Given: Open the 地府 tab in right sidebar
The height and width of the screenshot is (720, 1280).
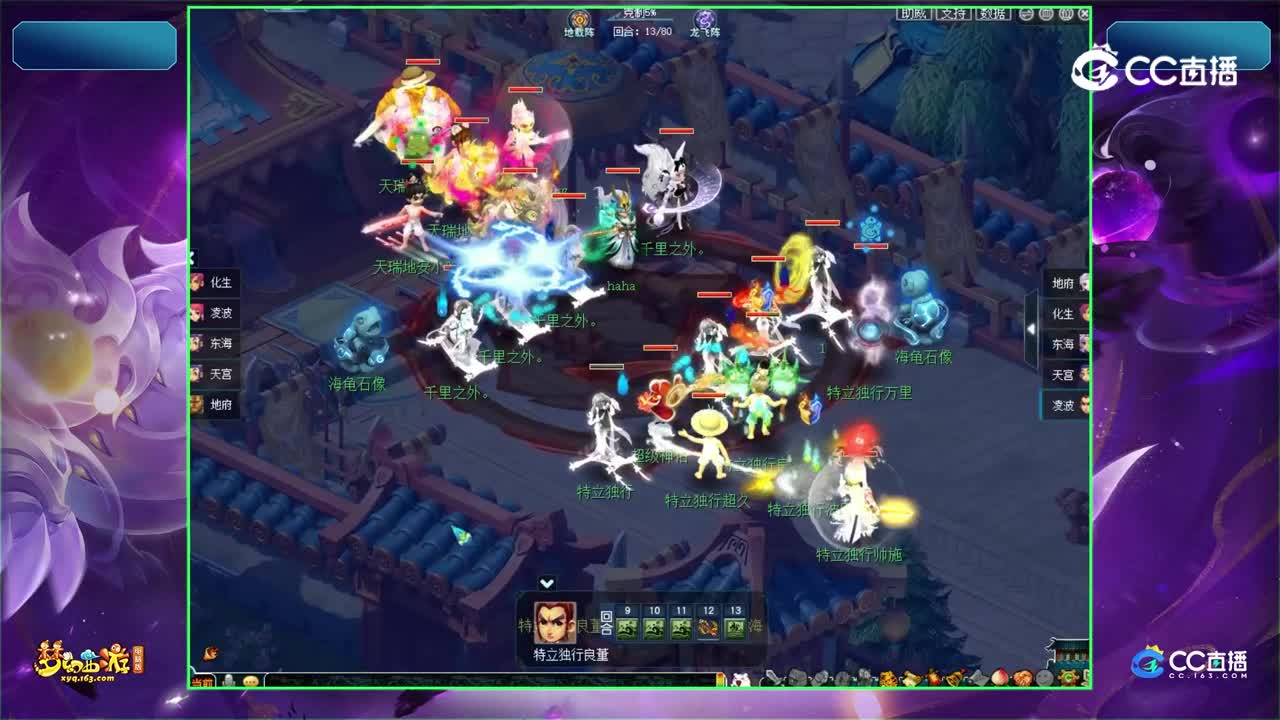Looking at the screenshot, I should 1064,283.
